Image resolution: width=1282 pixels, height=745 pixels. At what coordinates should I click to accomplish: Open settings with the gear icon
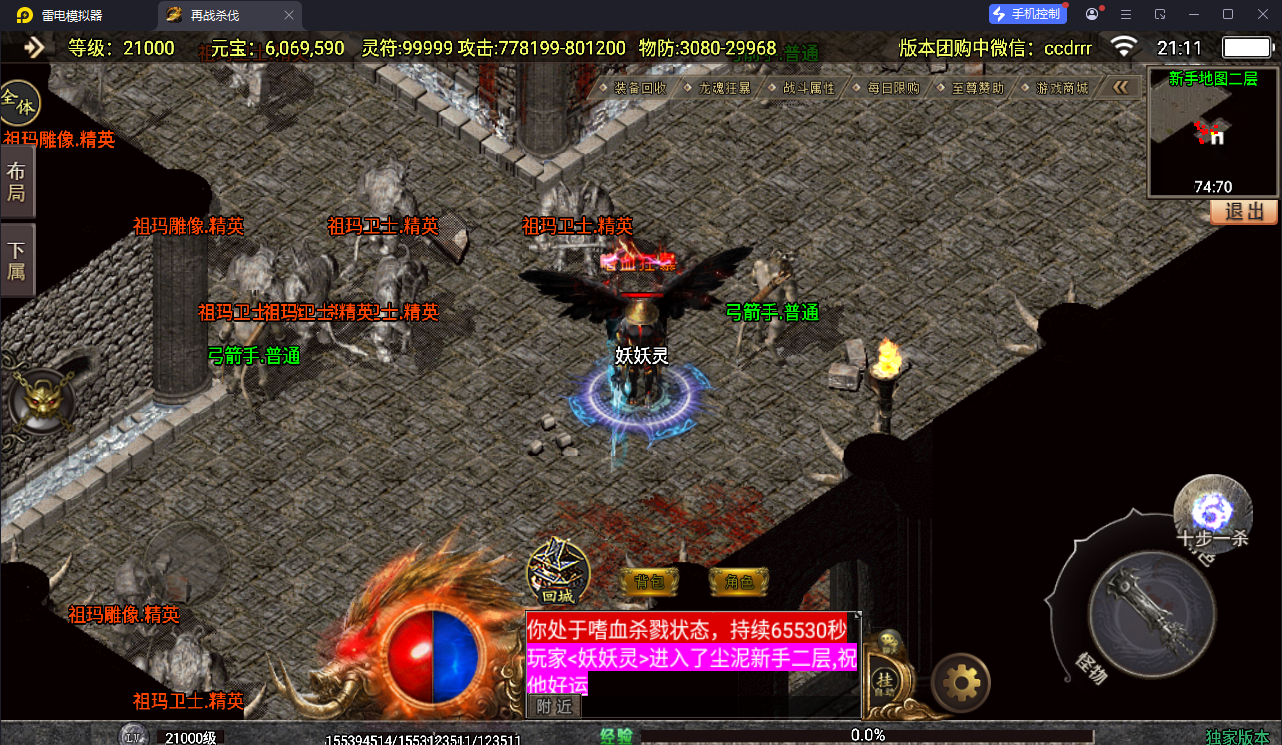961,683
